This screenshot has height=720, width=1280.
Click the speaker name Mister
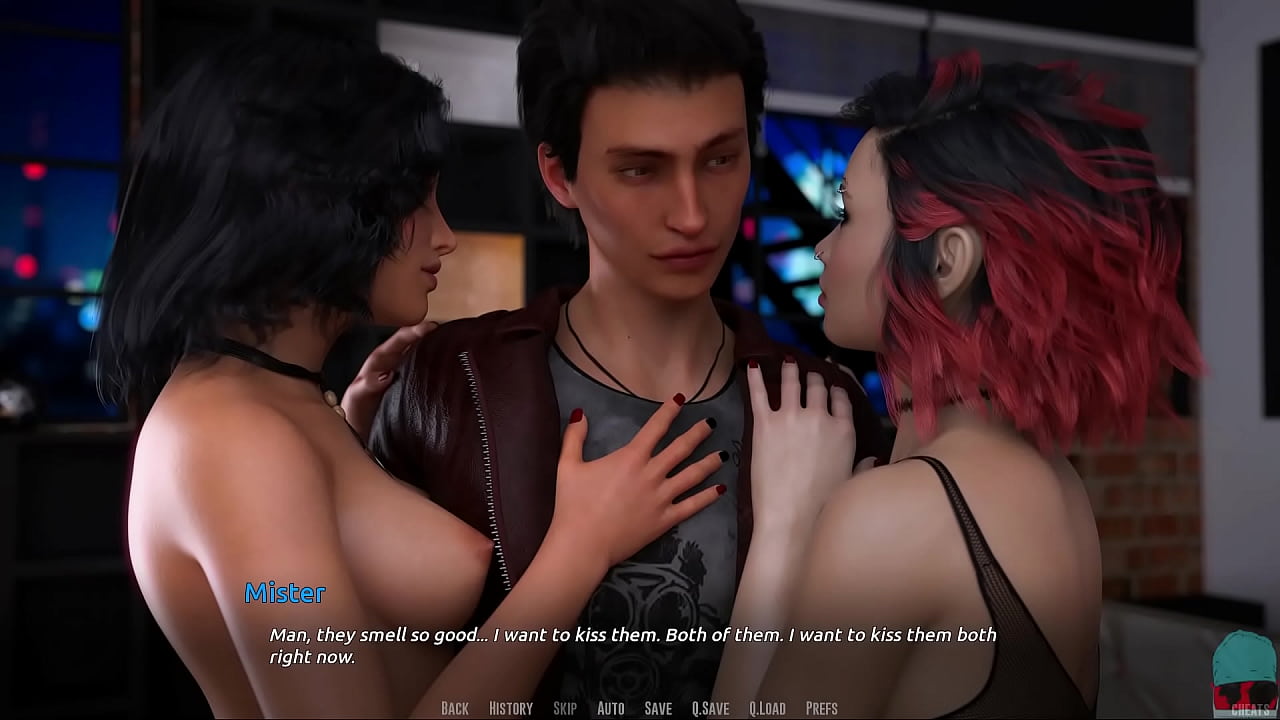pyautogui.click(x=284, y=593)
